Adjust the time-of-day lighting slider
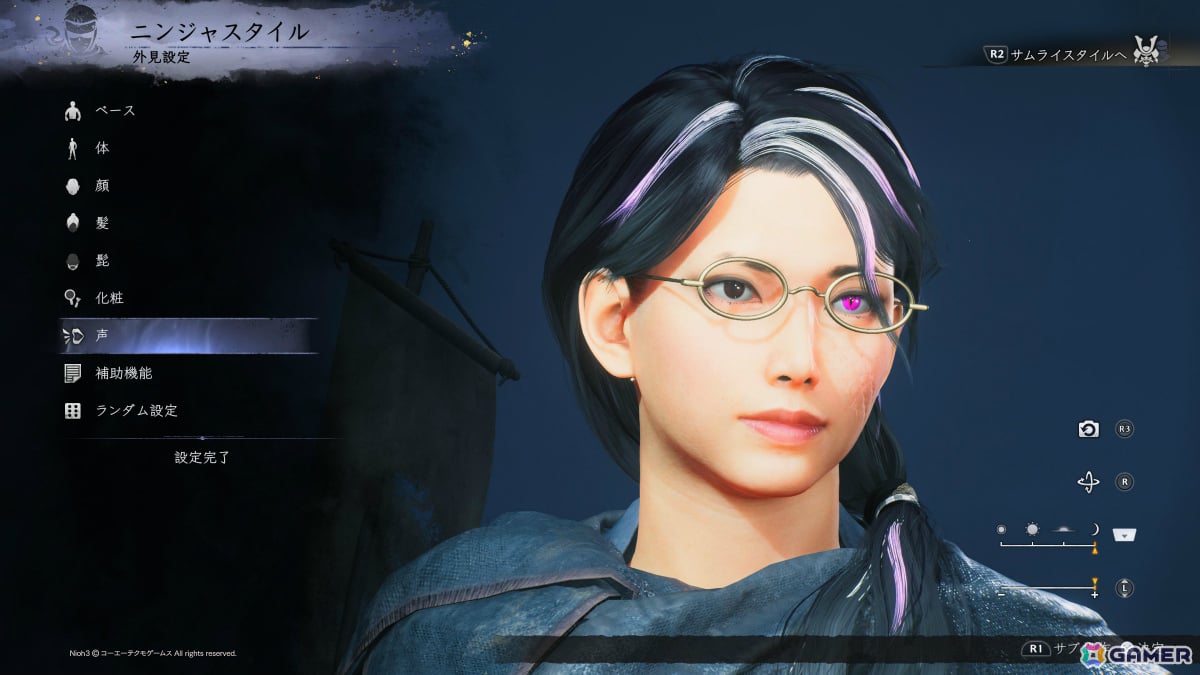The height and width of the screenshot is (675, 1200). click(1048, 545)
